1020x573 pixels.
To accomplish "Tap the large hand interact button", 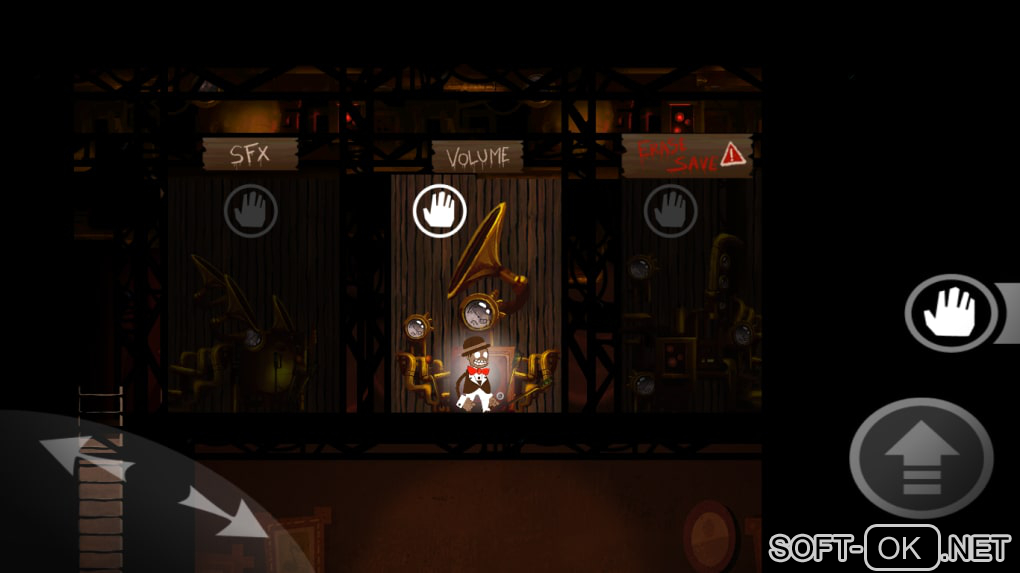I will point(951,313).
